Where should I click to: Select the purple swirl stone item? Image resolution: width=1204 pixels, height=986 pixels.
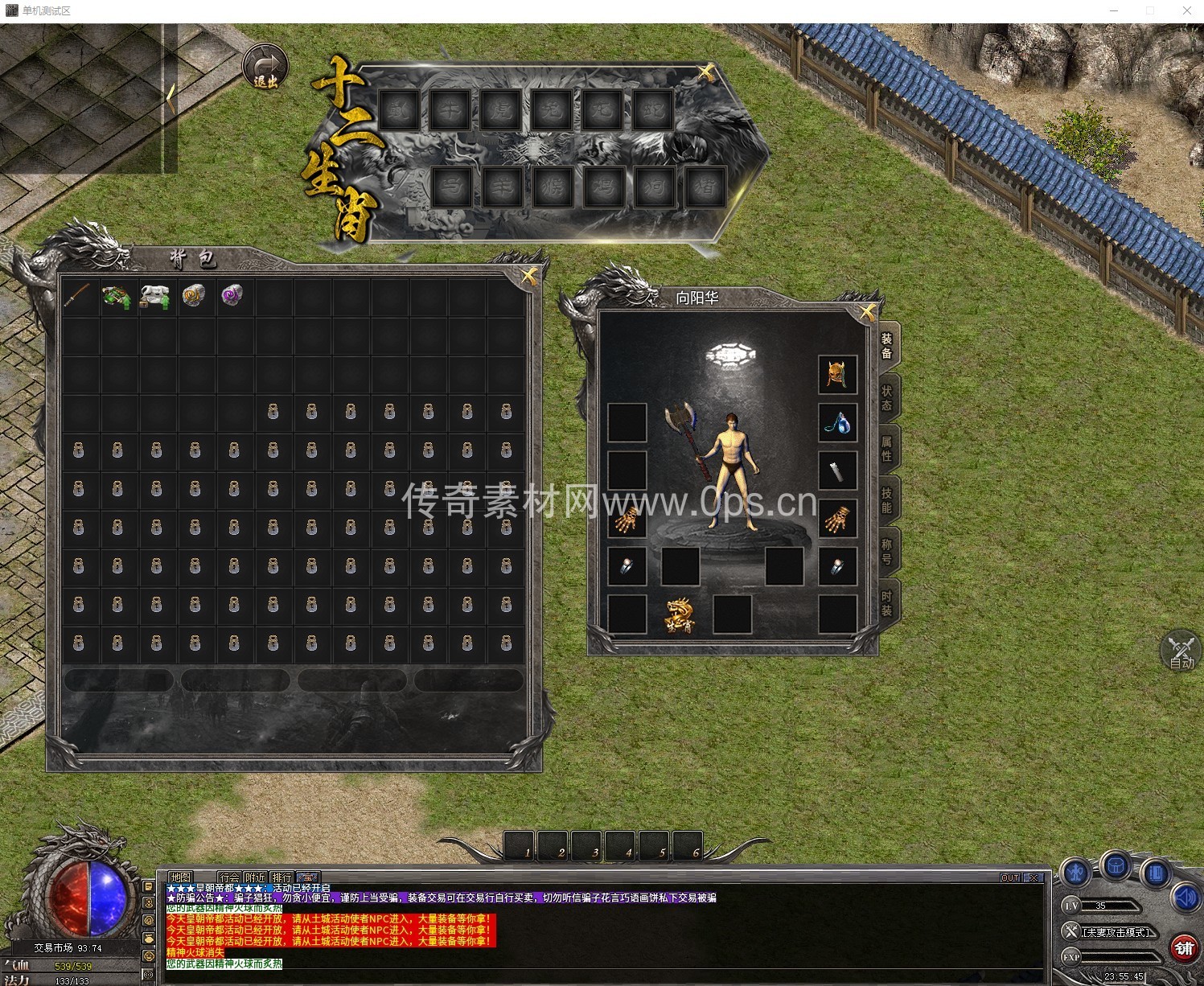pos(232,294)
